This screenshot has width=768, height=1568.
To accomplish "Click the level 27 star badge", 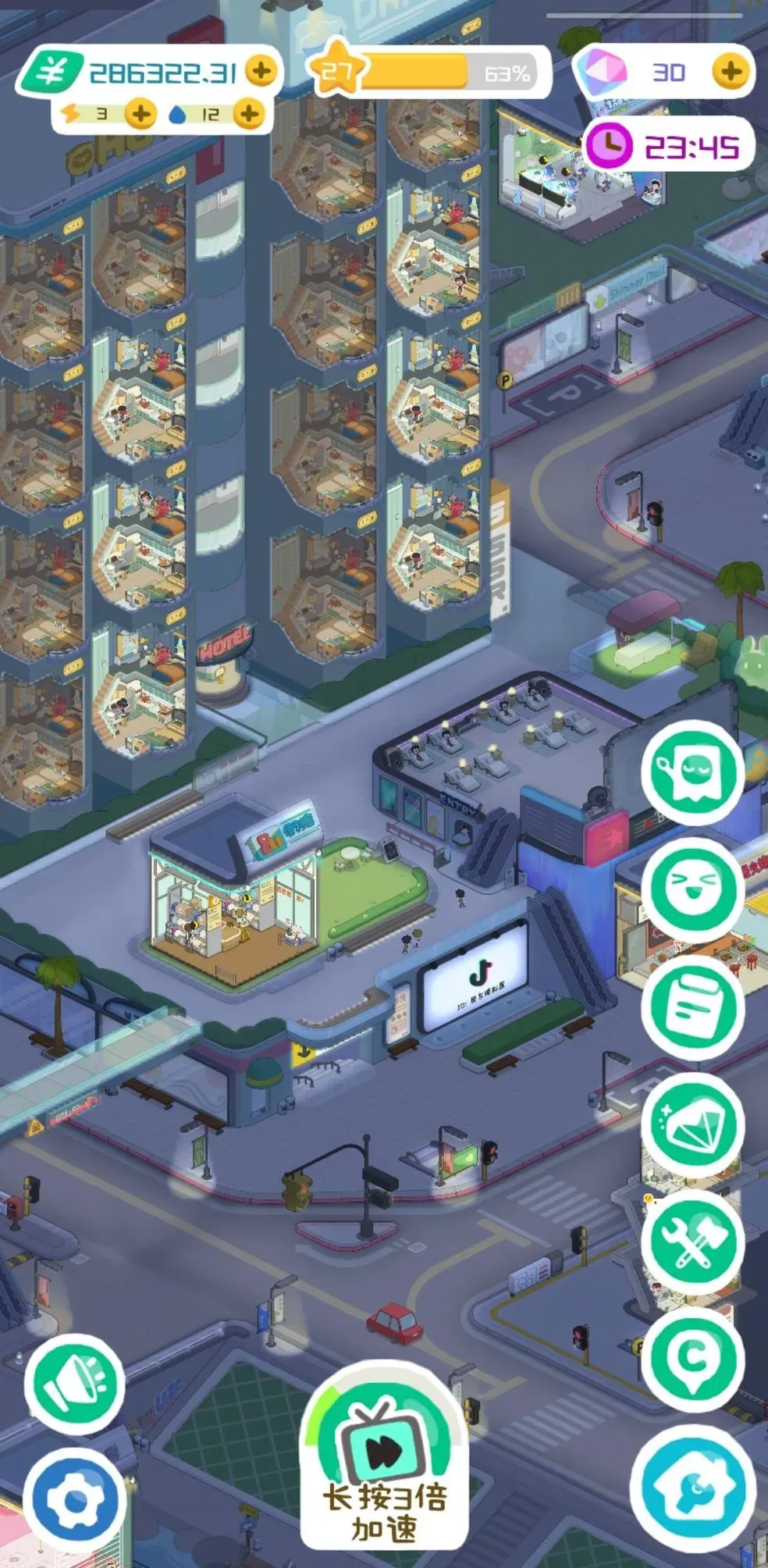I will pos(336,72).
